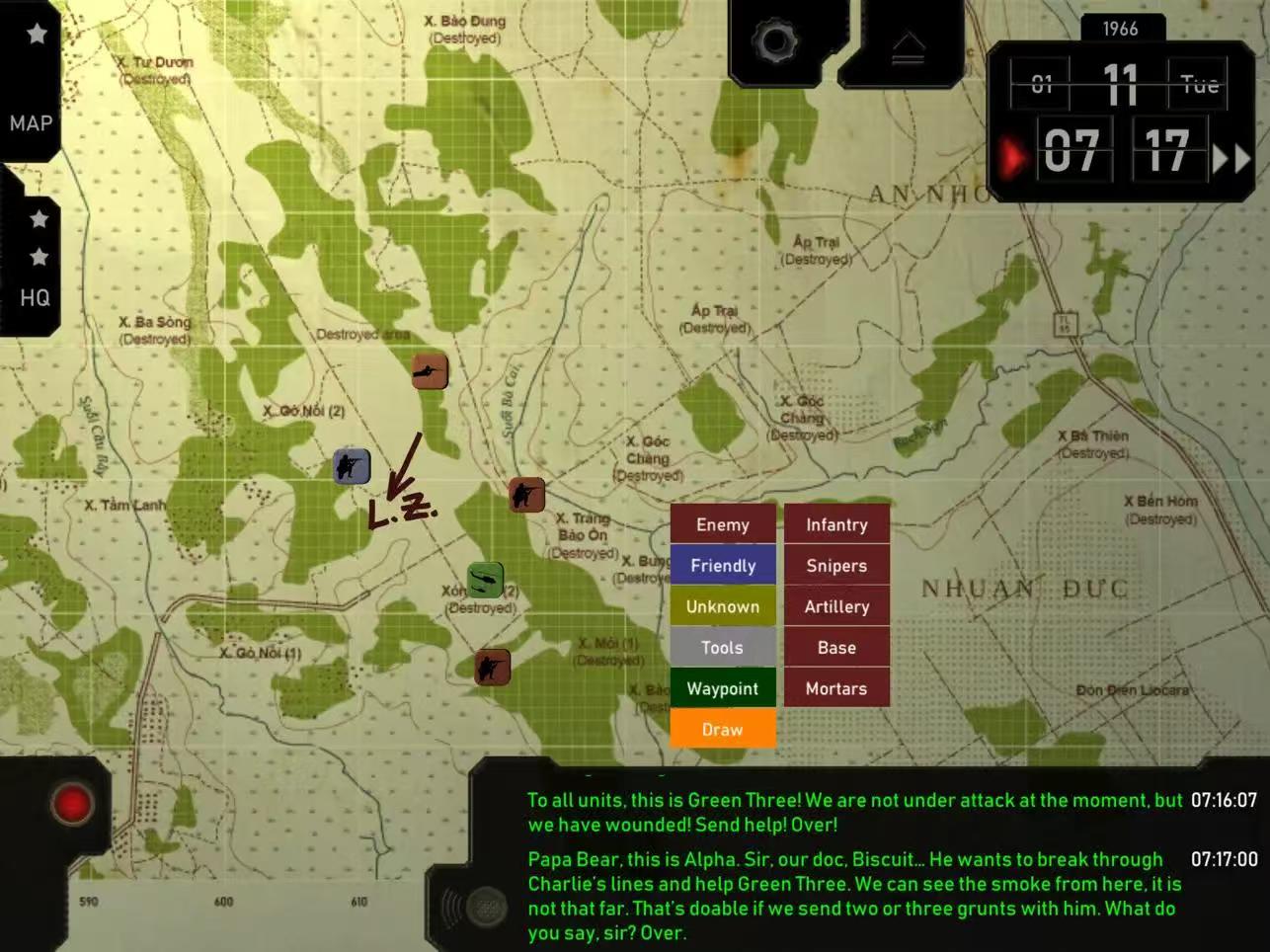Image resolution: width=1270 pixels, height=952 pixels.
Task: Select the Mortars marker type
Action: tap(836, 688)
